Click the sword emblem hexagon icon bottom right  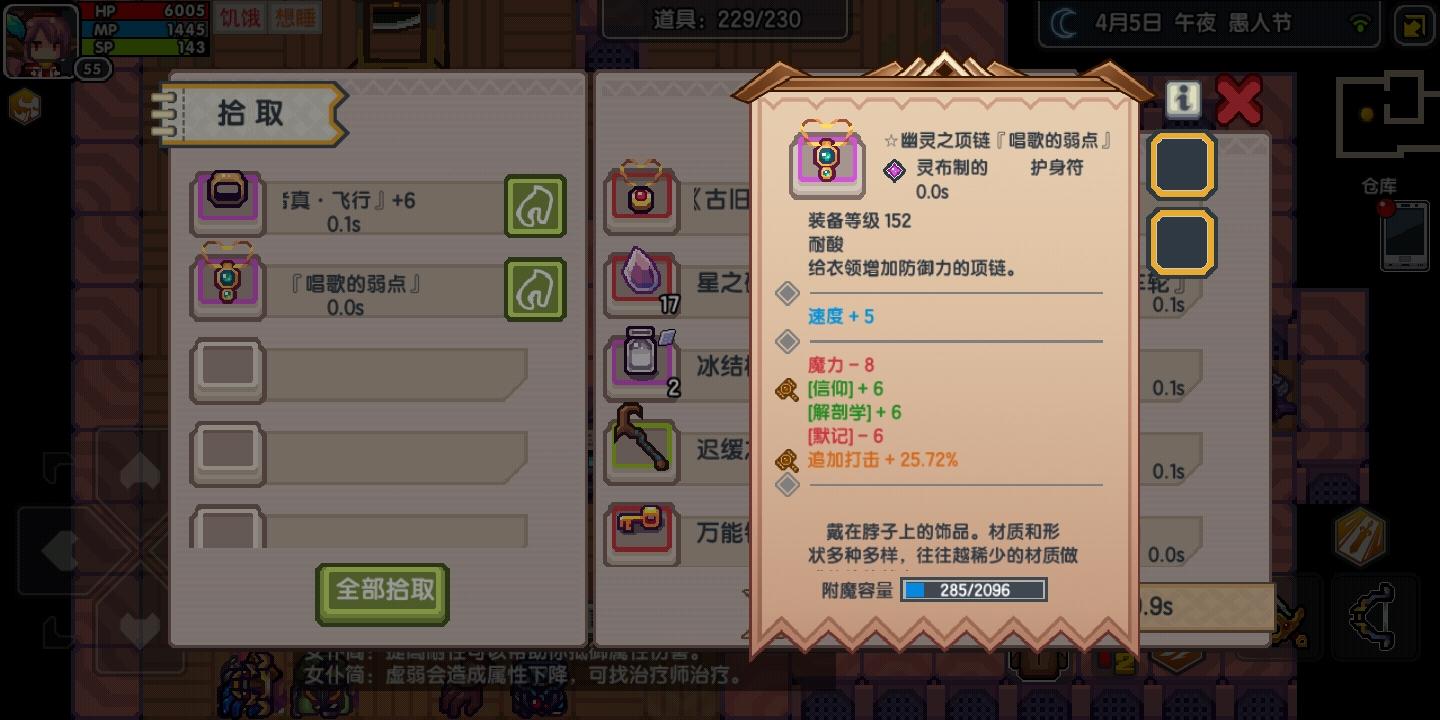1363,538
